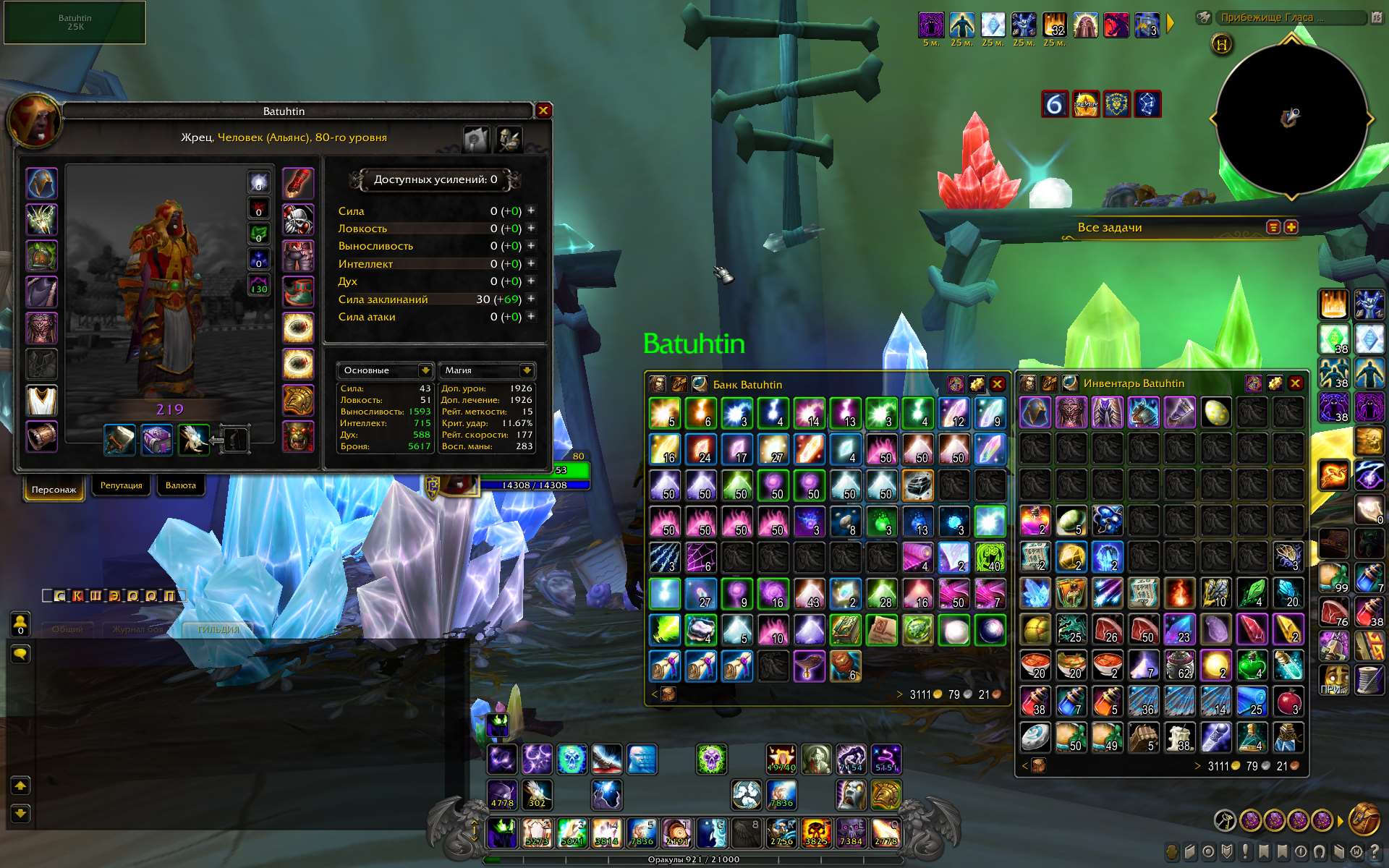Screen dimensions: 1389x868
Task: Select the helmet equipment slot
Action: click(42, 183)
